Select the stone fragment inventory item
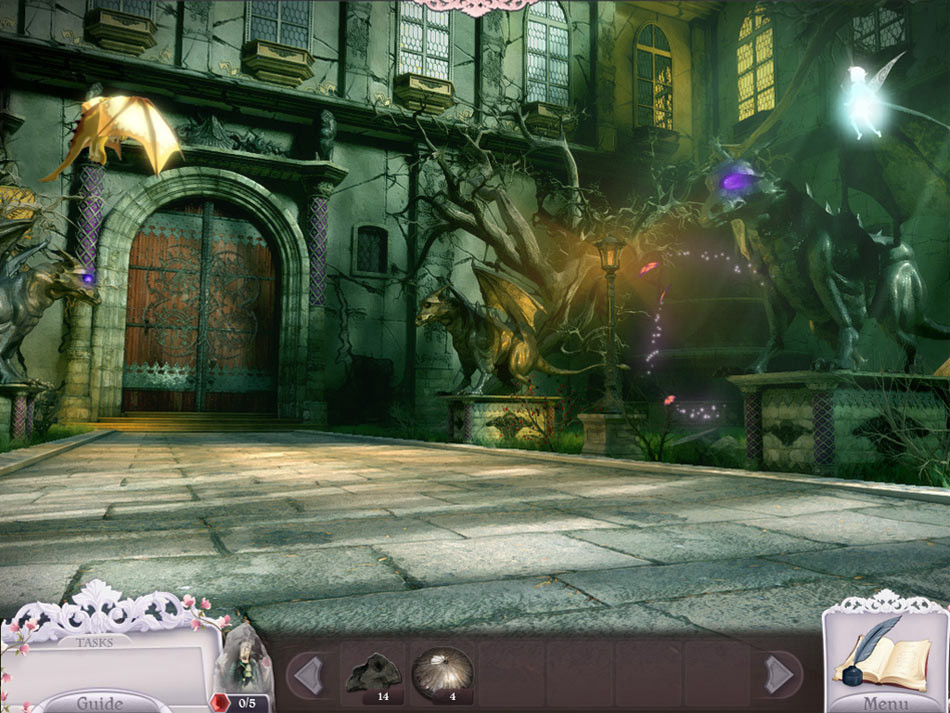 click(372, 673)
